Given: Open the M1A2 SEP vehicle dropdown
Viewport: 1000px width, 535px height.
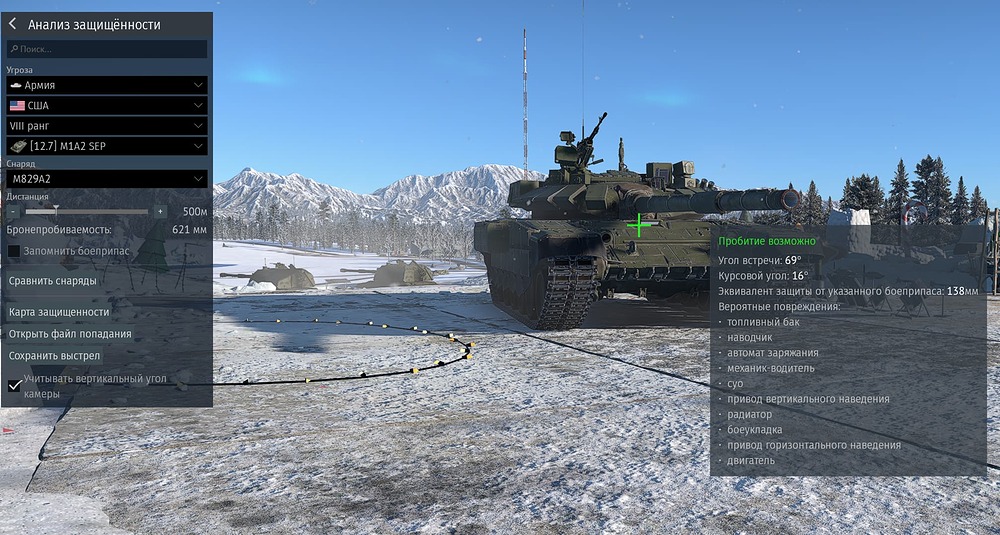Looking at the screenshot, I should [107, 146].
